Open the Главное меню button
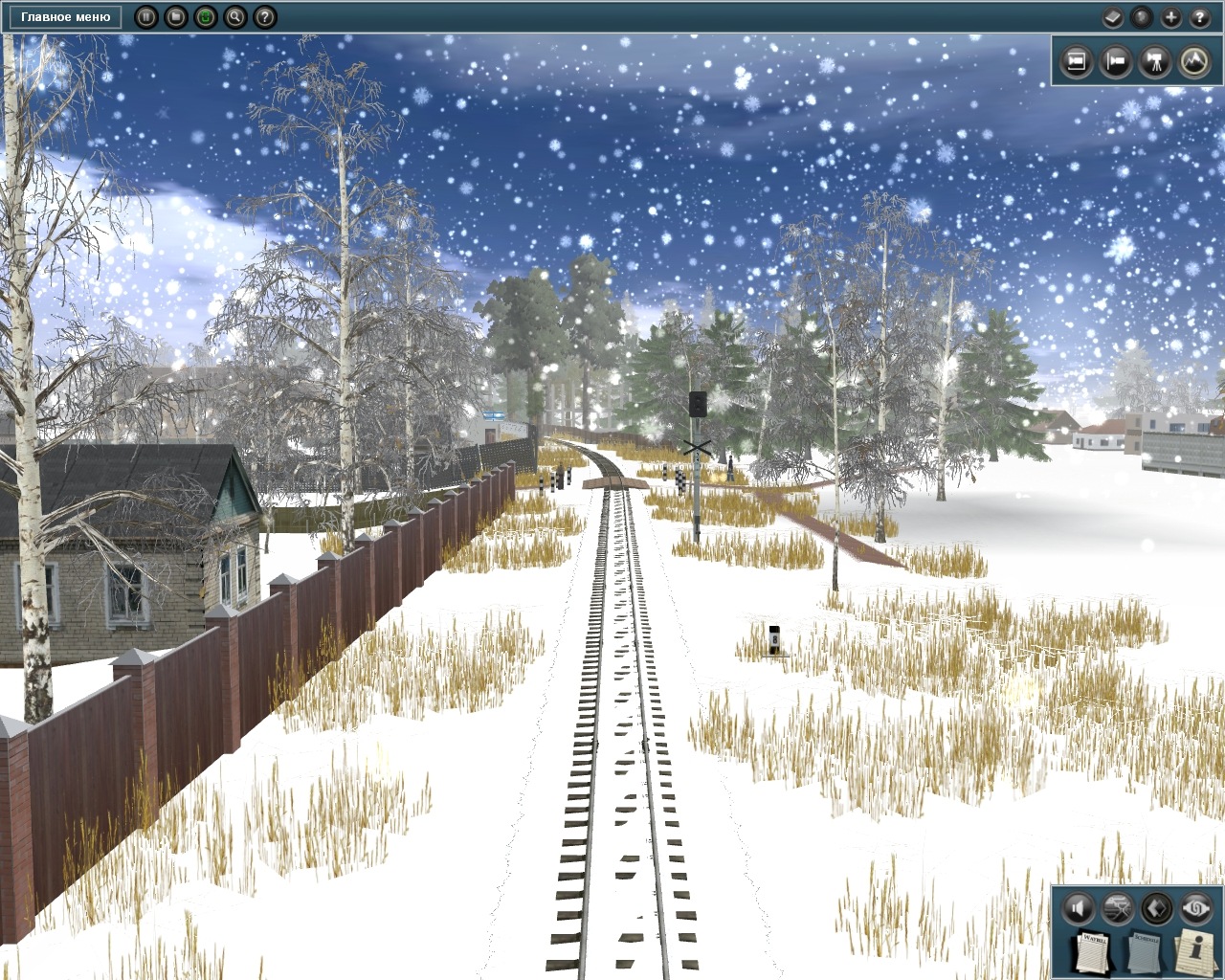The height and width of the screenshot is (980, 1225). click(x=65, y=17)
